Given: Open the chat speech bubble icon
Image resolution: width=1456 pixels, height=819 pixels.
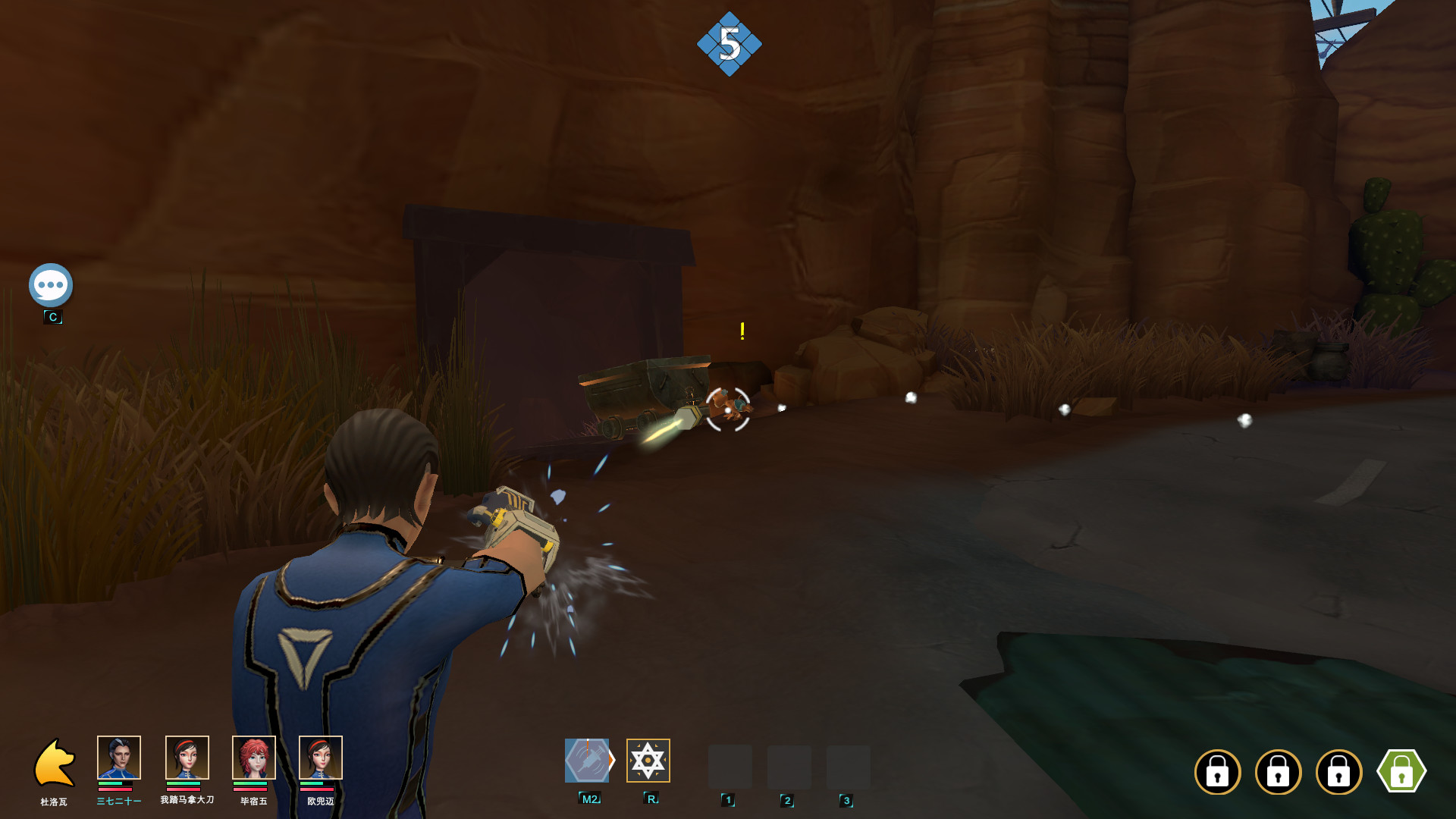Looking at the screenshot, I should tap(51, 285).
